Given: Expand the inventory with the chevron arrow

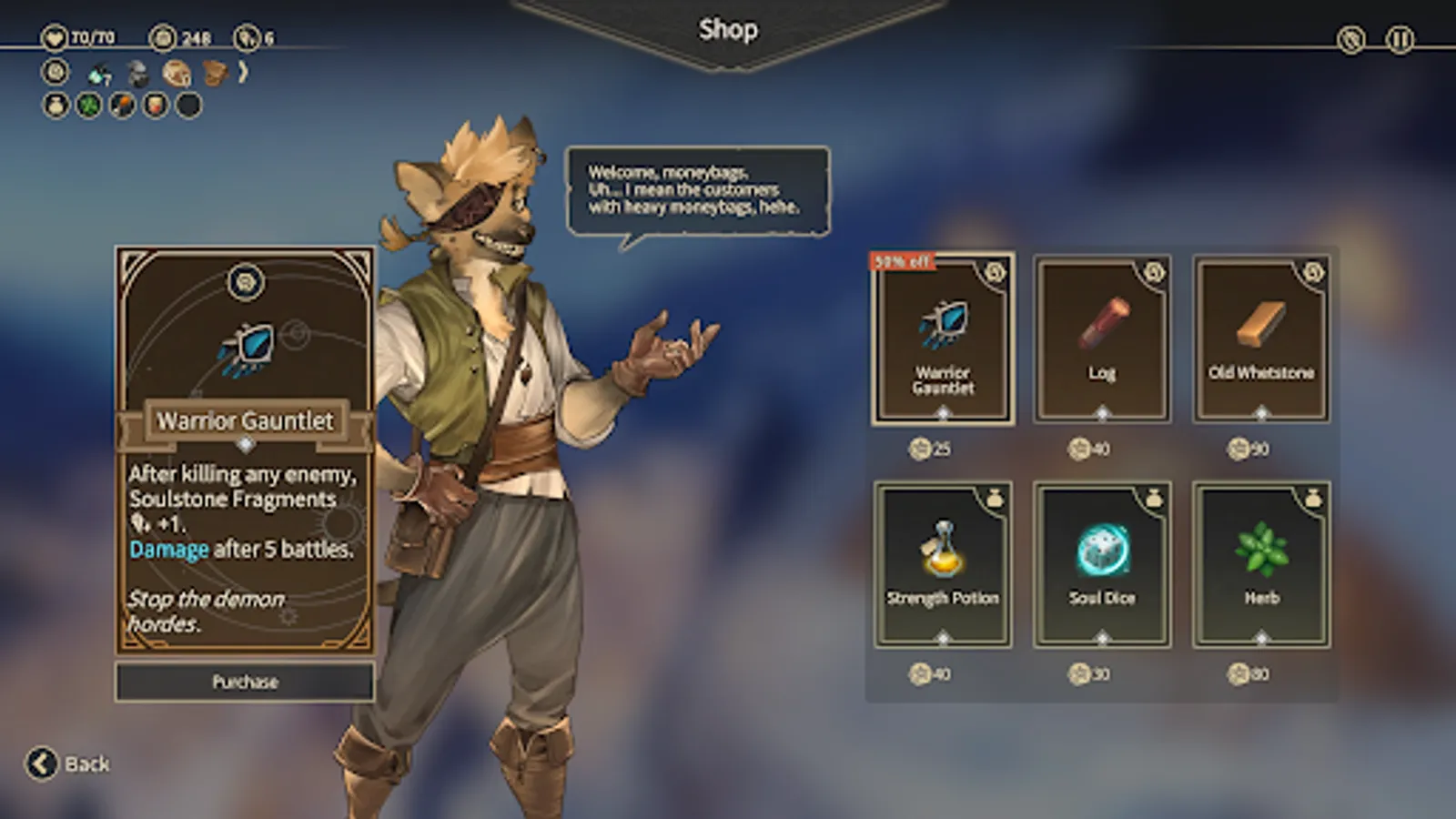Looking at the screenshot, I should coord(243,72).
